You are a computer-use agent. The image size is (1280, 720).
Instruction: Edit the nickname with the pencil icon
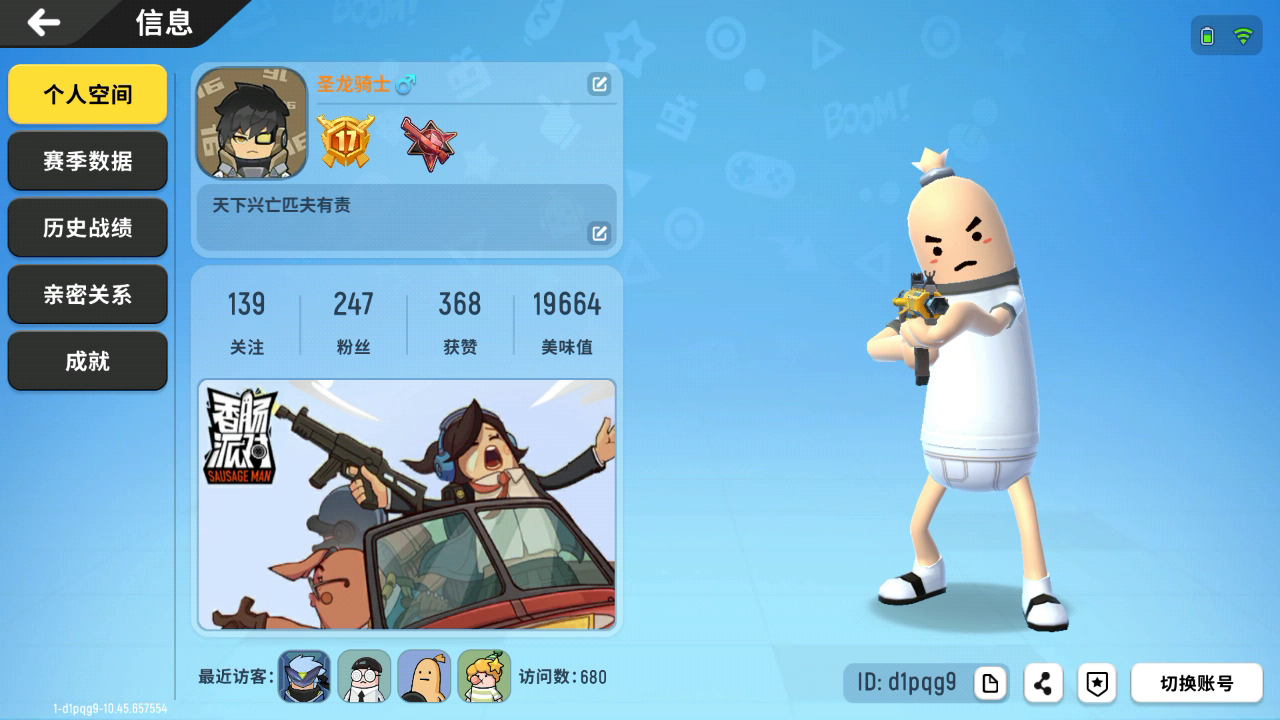(599, 85)
